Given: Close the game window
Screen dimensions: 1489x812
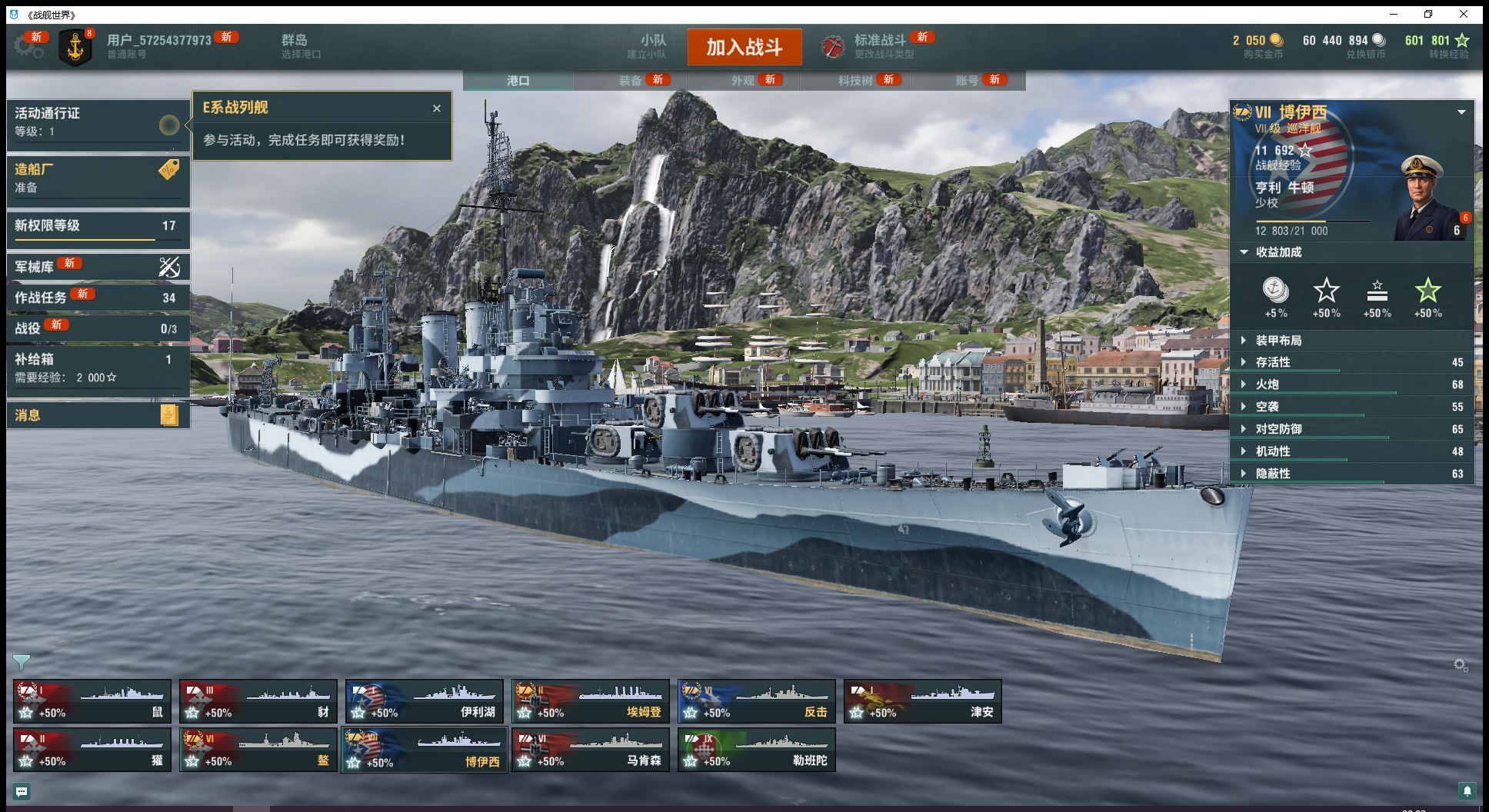Looking at the screenshot, I should (x=1464, y=14).
